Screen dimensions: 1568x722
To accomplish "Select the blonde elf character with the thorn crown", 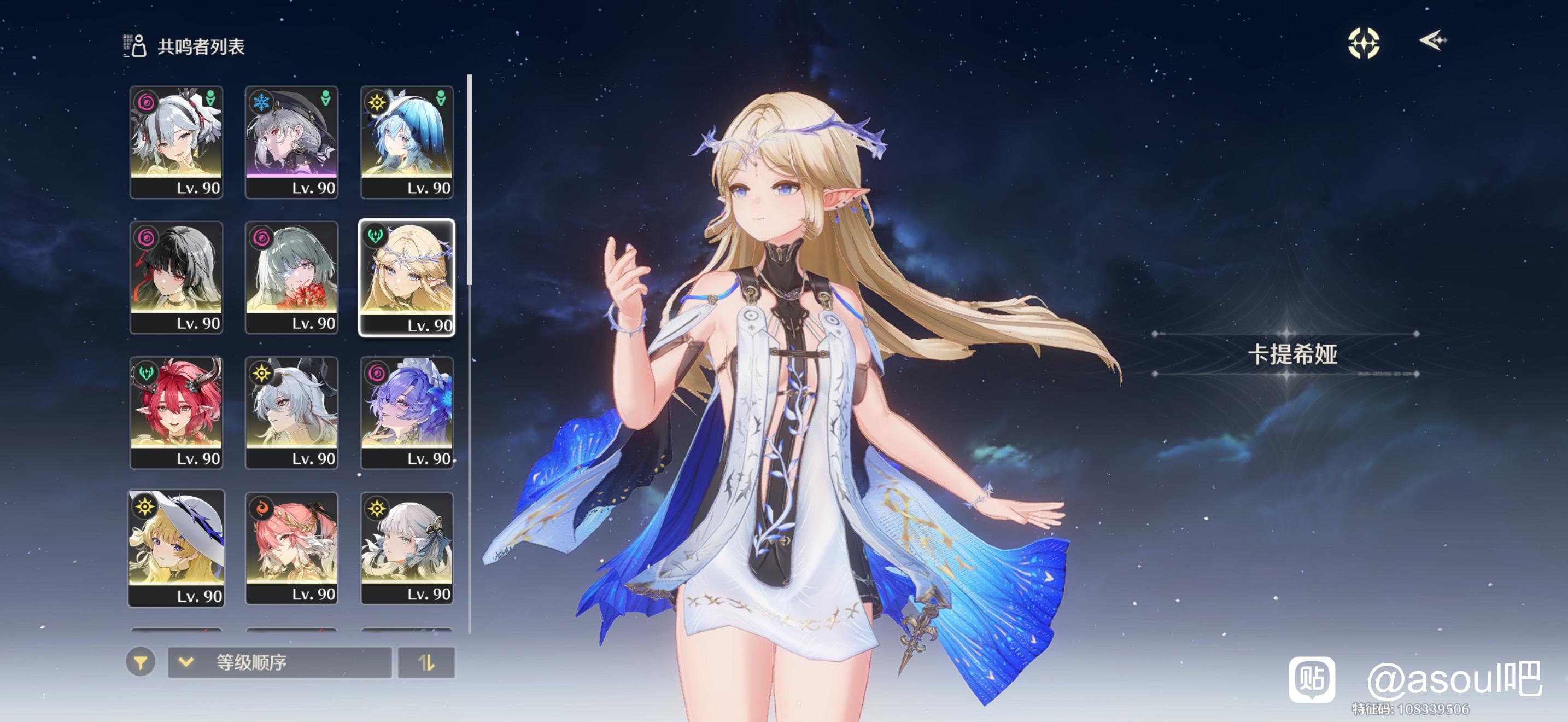I will coord(407,277).
